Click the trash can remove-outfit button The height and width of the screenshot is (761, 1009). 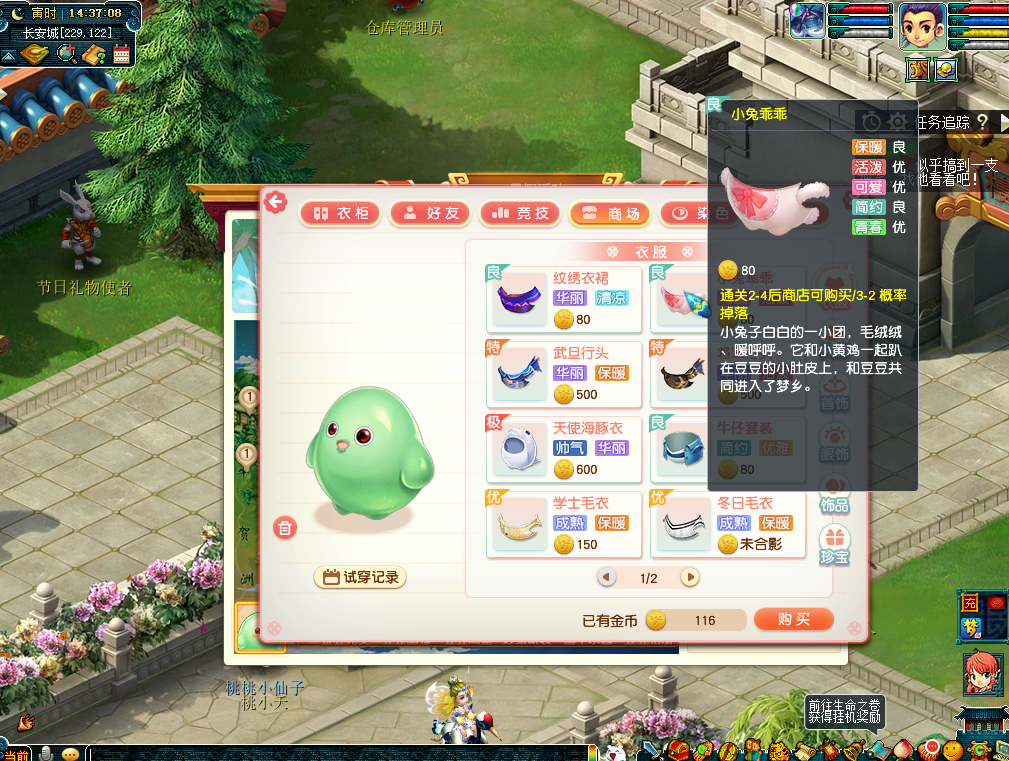[286, 528]
